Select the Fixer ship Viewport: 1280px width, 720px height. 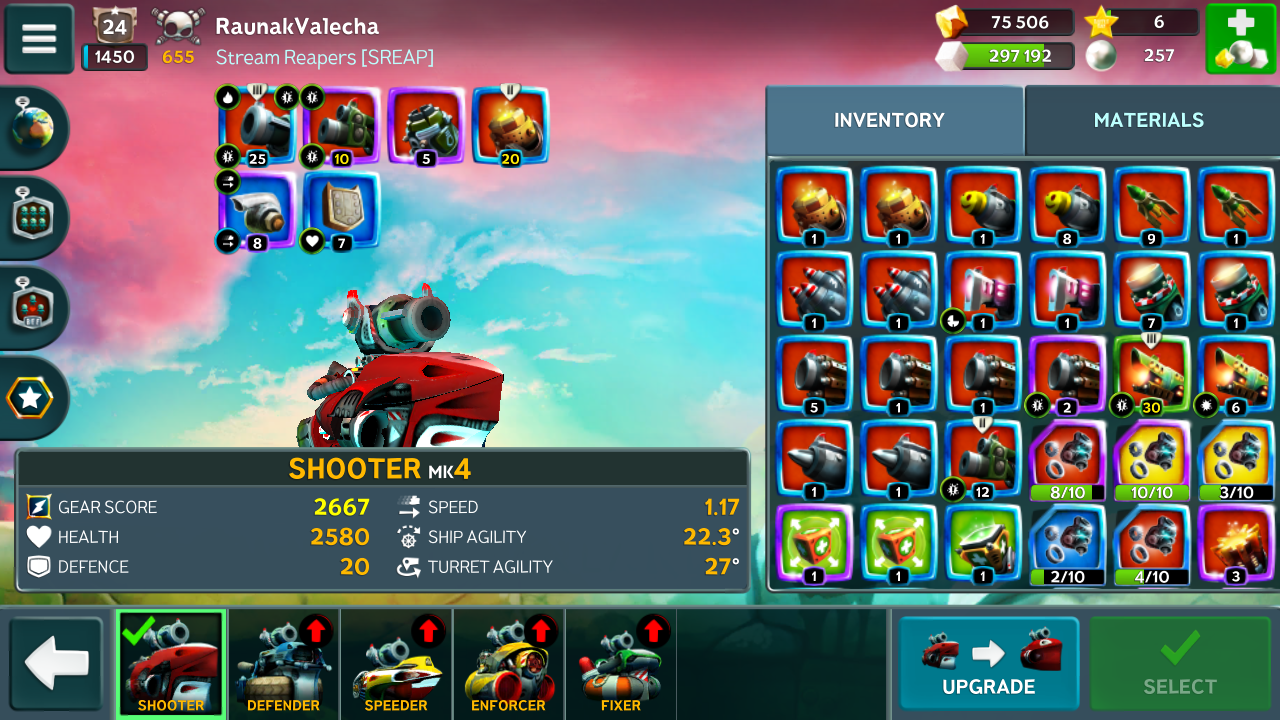(x=620, y=664)
